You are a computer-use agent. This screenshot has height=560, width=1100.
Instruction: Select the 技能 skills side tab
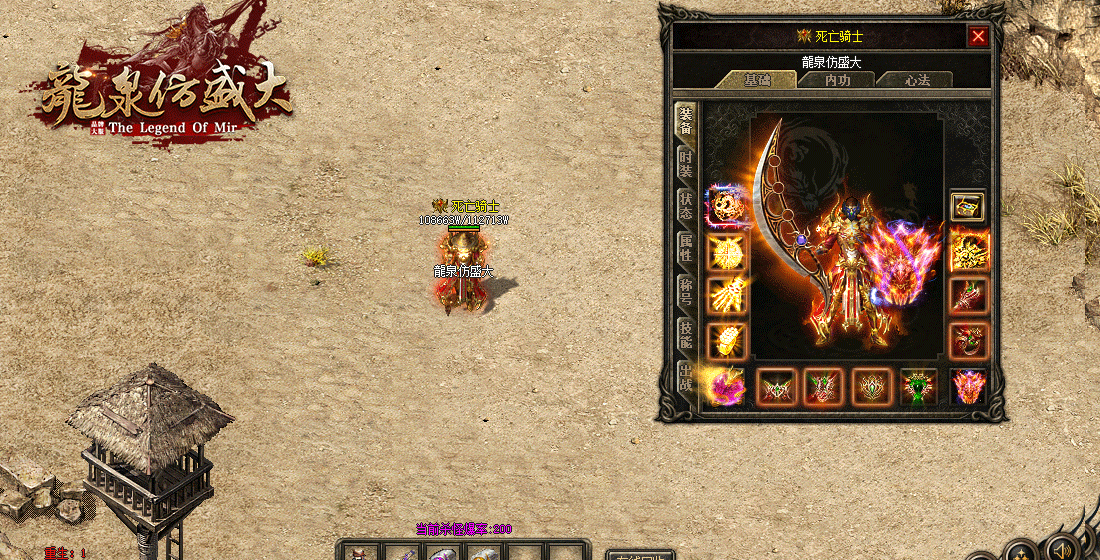tap(686, 335)
